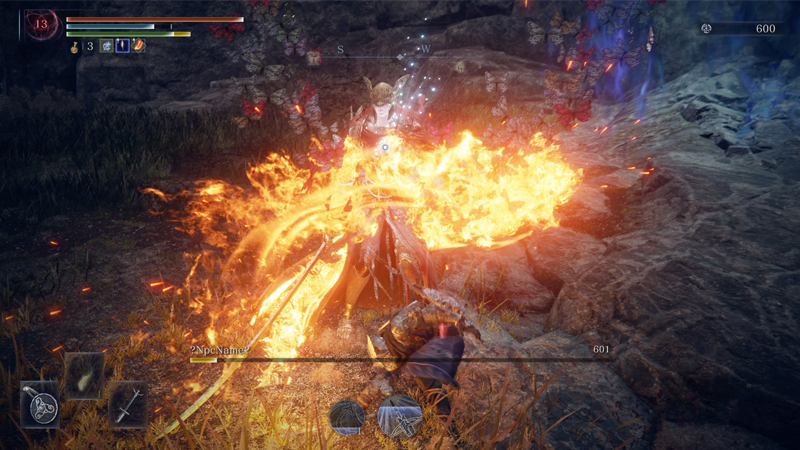The image size is (800, 450).
Task: Select the round shield equipment slot
Action: pyautogui.click(x=40, y=406)
